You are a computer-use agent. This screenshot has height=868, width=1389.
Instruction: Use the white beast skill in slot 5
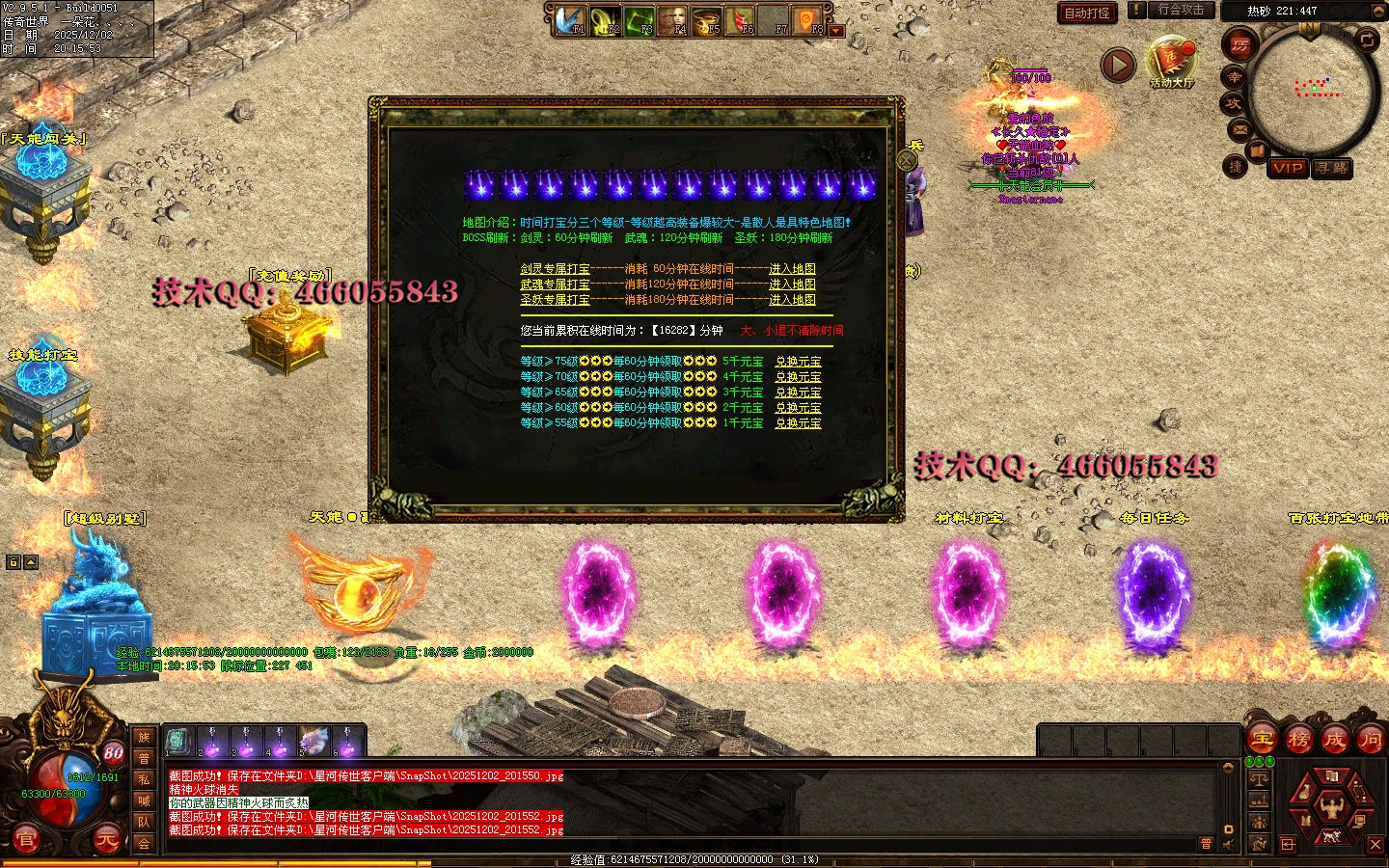314,742
